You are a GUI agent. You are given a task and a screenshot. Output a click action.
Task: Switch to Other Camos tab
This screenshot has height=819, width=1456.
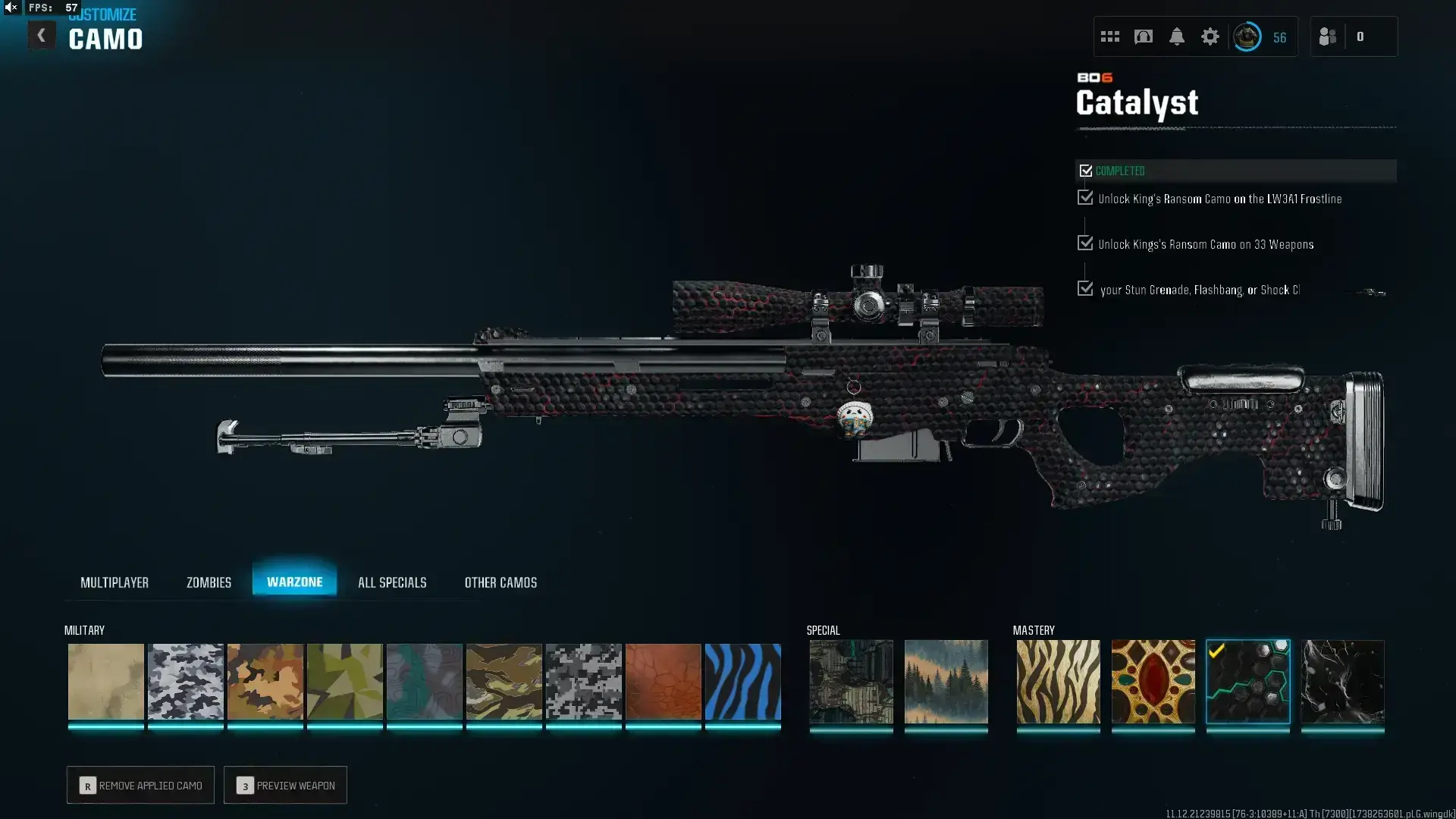[x=500, y=582]
